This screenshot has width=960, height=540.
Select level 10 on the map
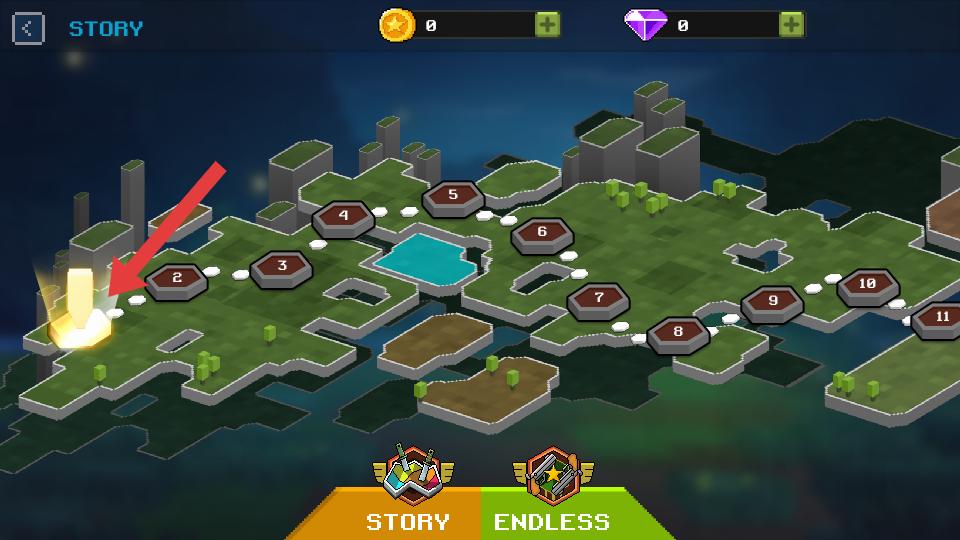tap(867, 285)
